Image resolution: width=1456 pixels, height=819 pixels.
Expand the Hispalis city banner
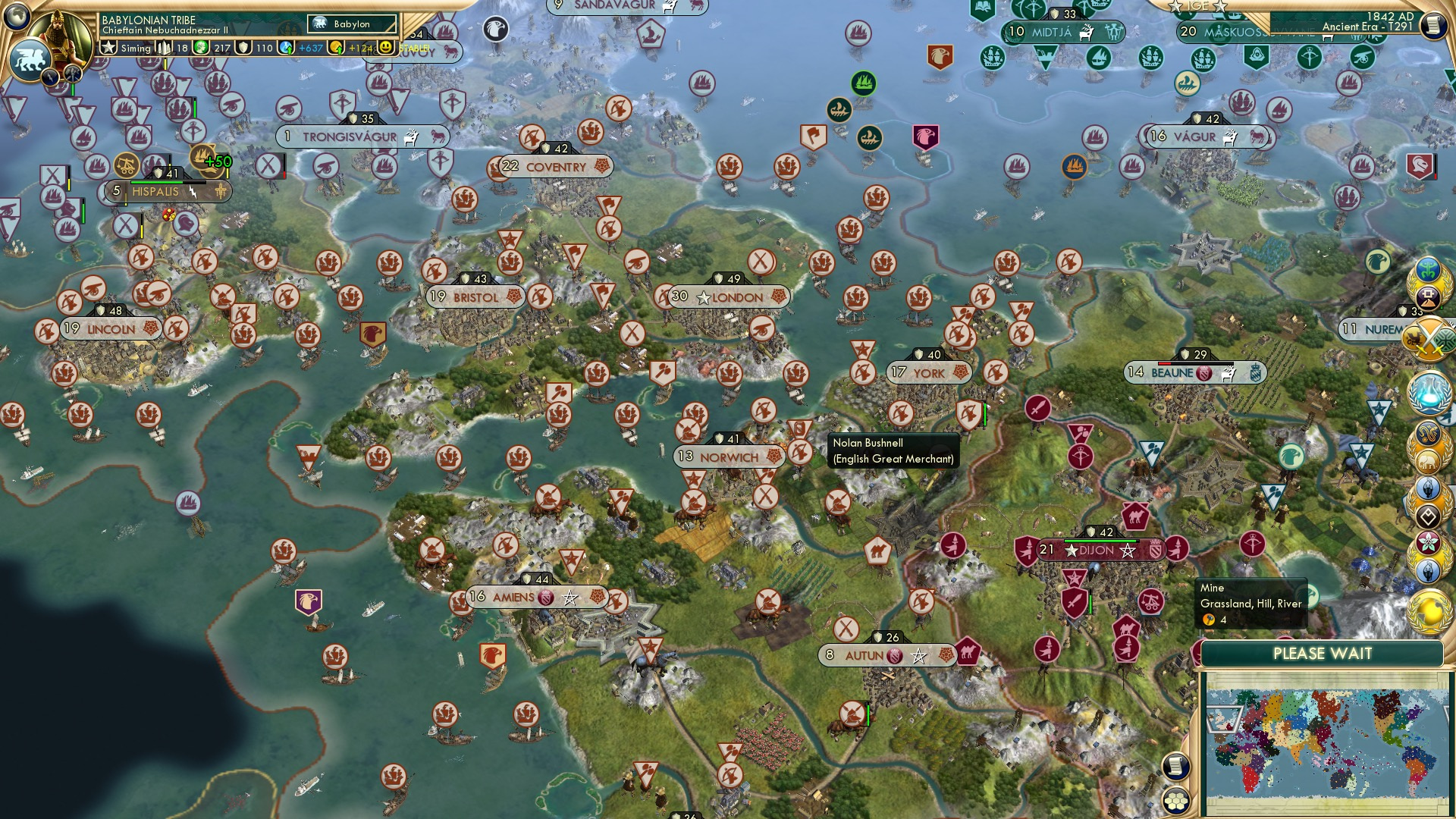point(156,192)
